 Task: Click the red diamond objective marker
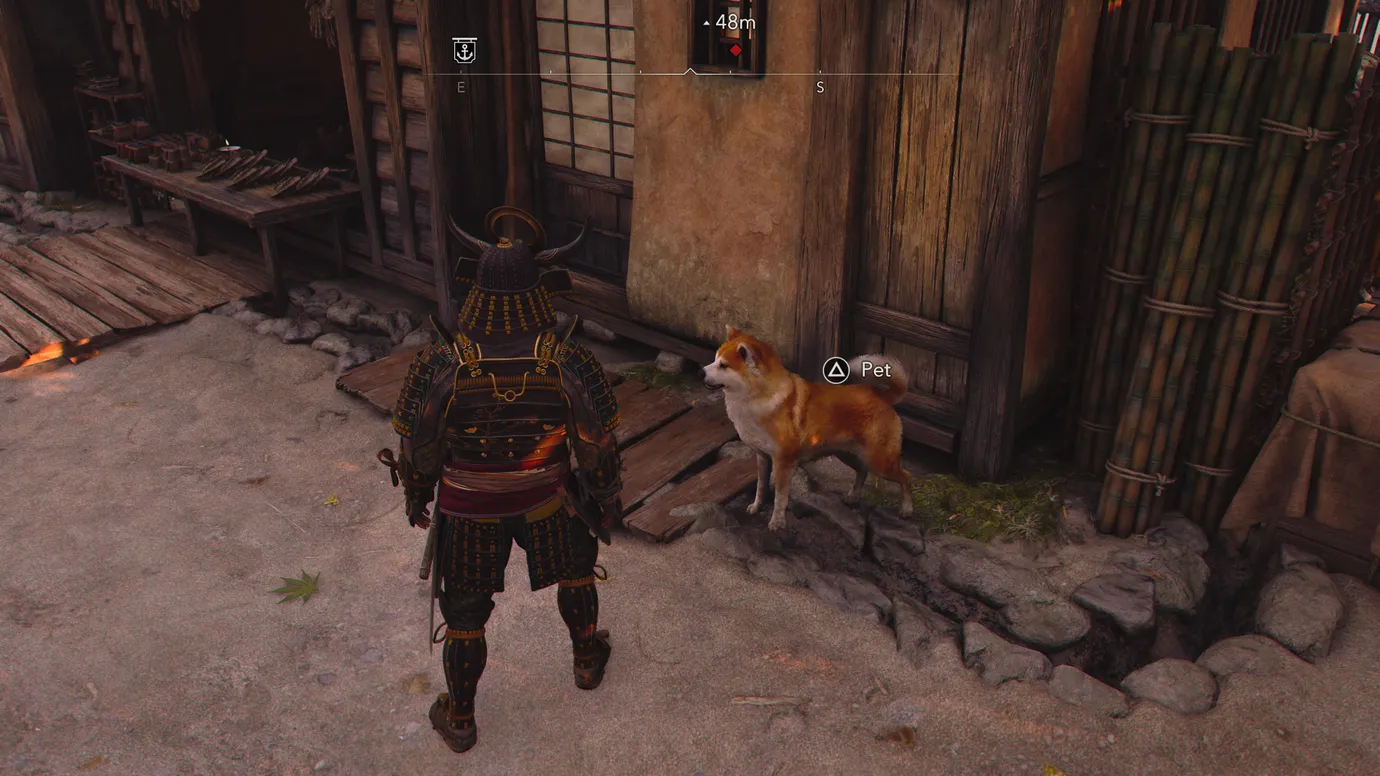(736, 50)
